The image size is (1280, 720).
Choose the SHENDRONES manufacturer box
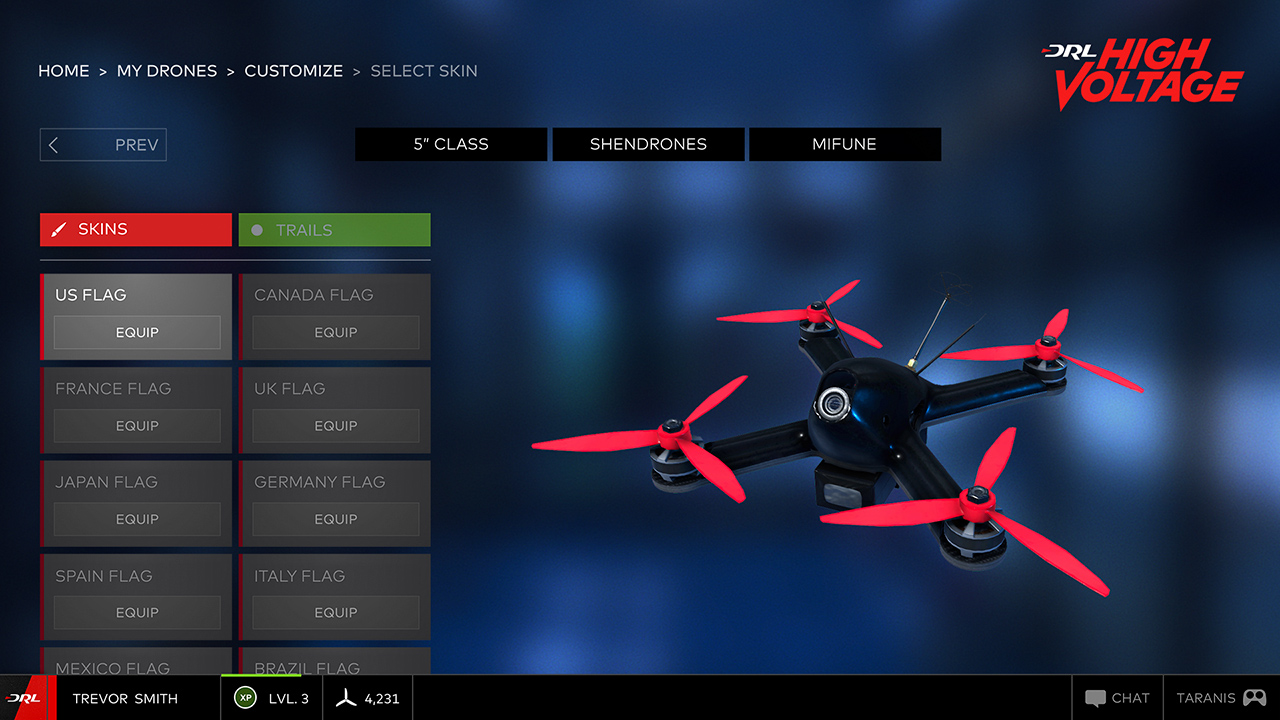click(x=648, y=144)
